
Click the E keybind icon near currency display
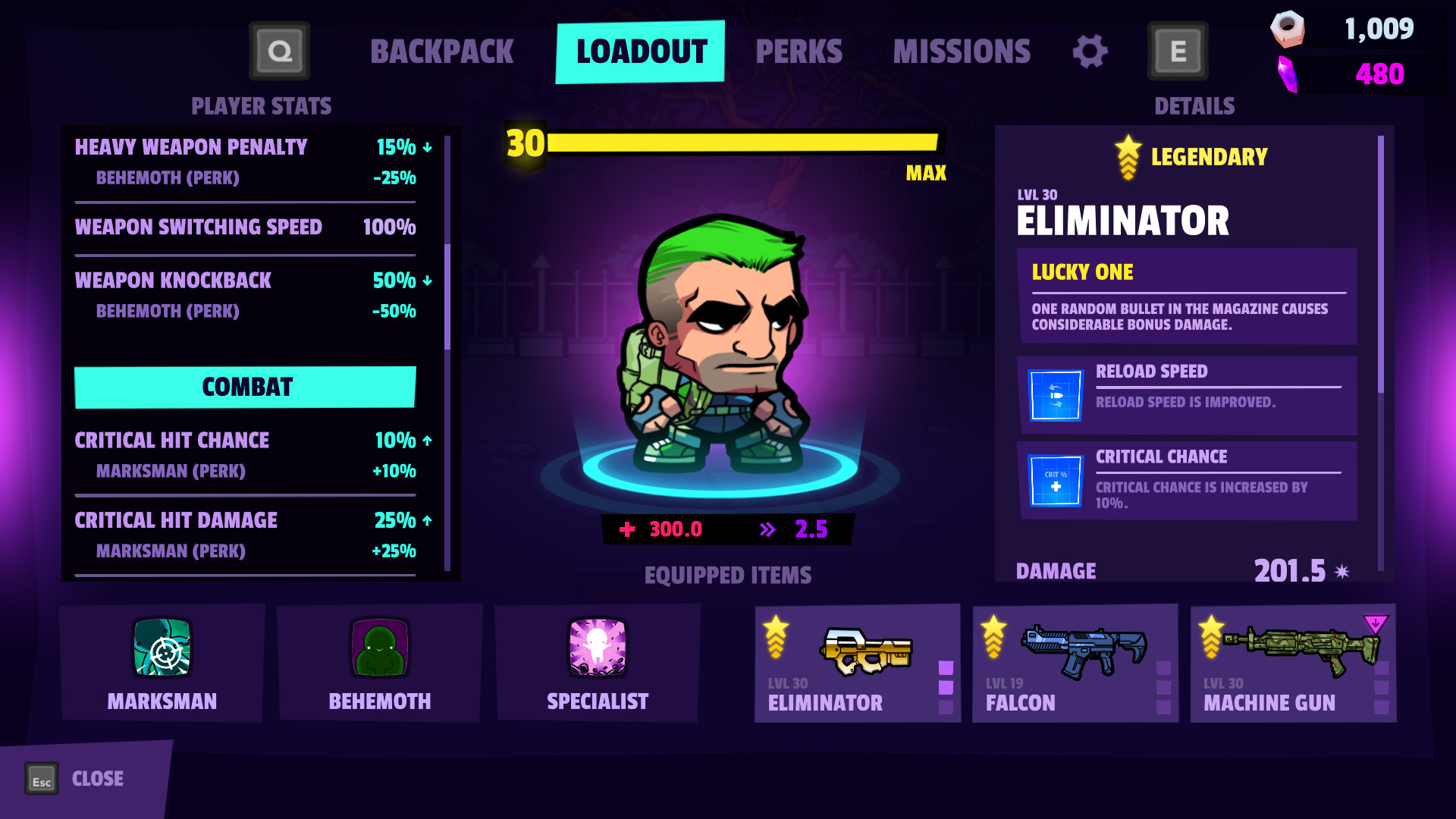[1178, 51]
